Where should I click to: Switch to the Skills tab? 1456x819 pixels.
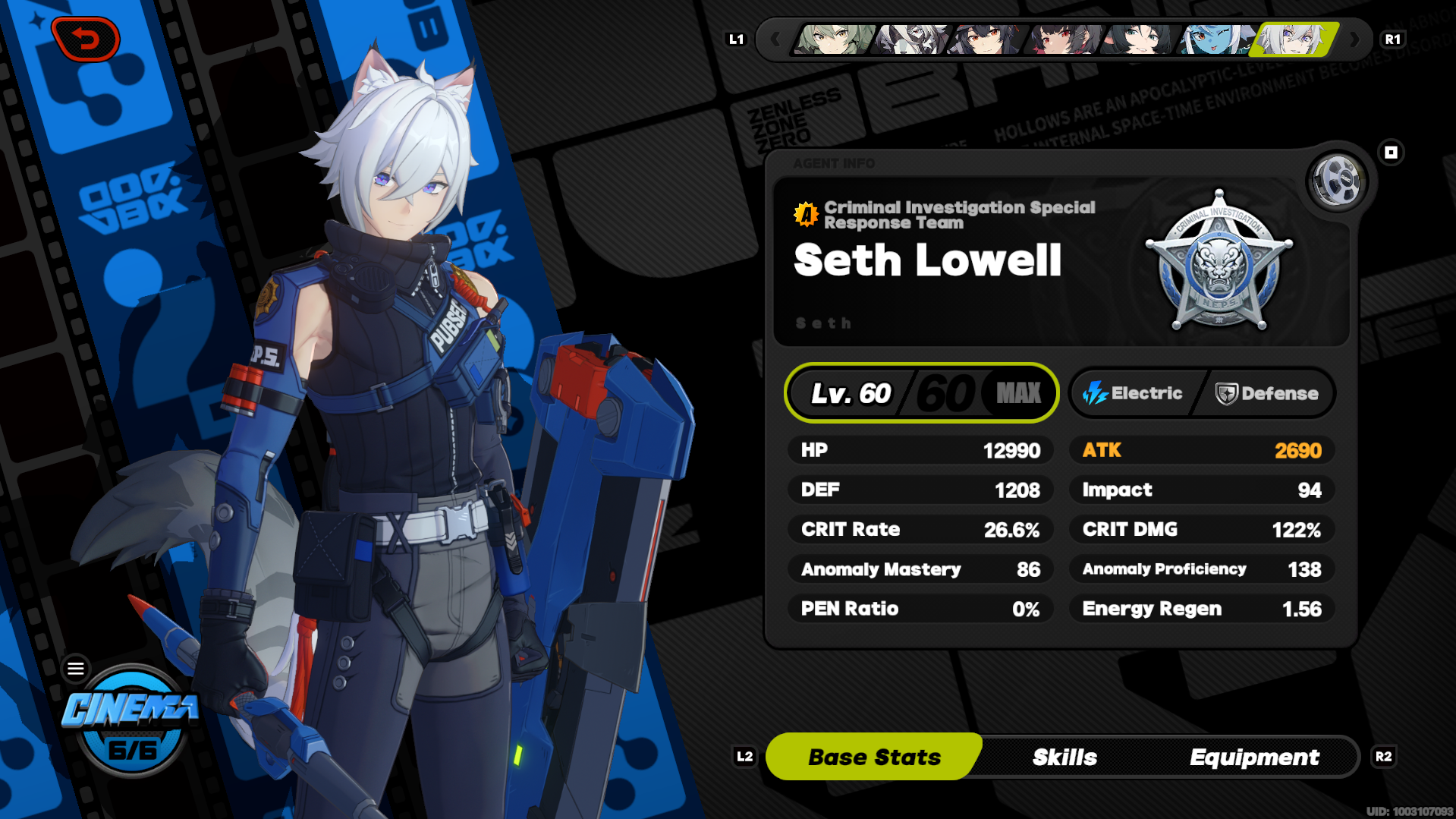1064,756
